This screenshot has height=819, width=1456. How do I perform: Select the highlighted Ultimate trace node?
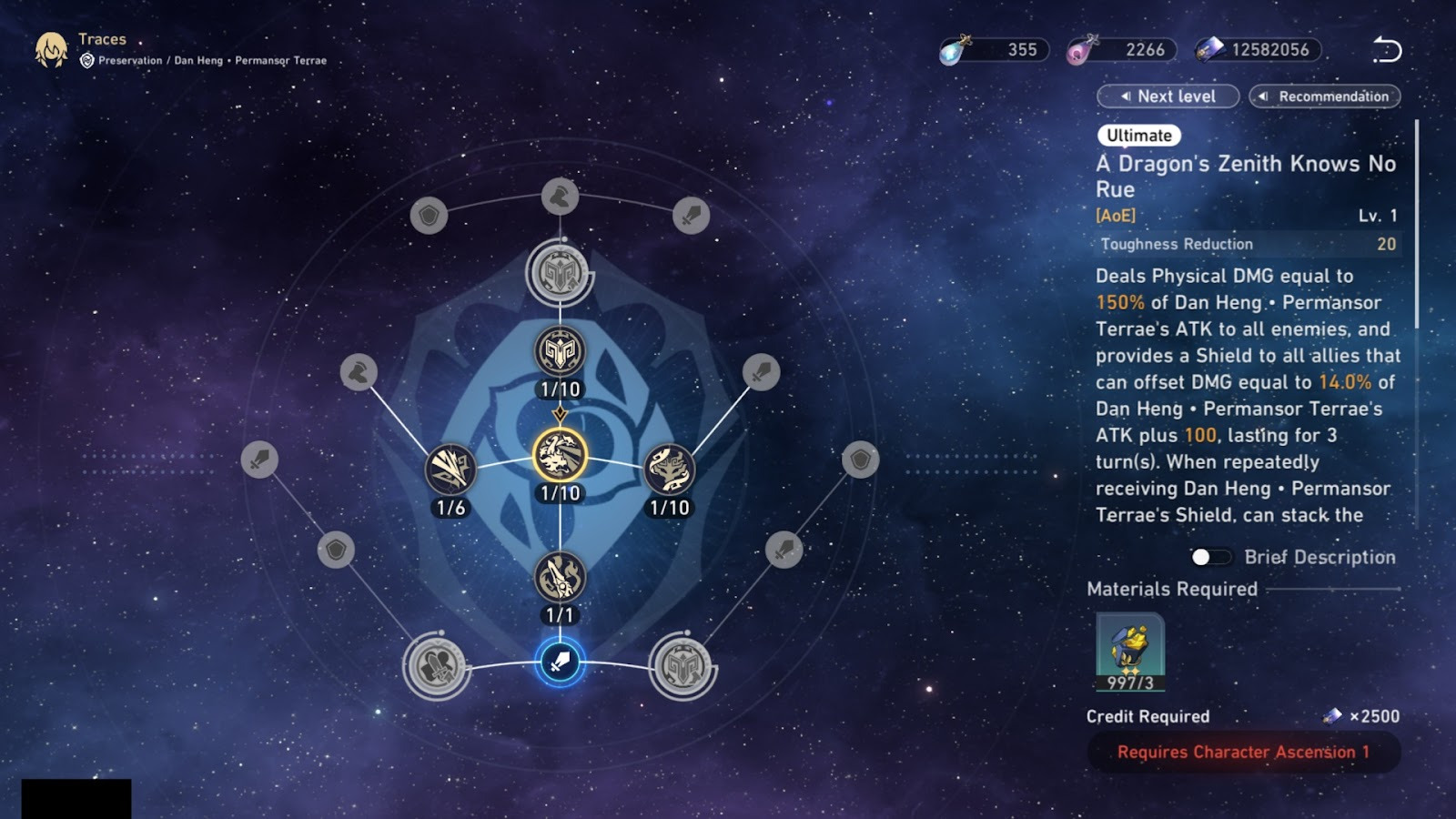click(560, 455)
